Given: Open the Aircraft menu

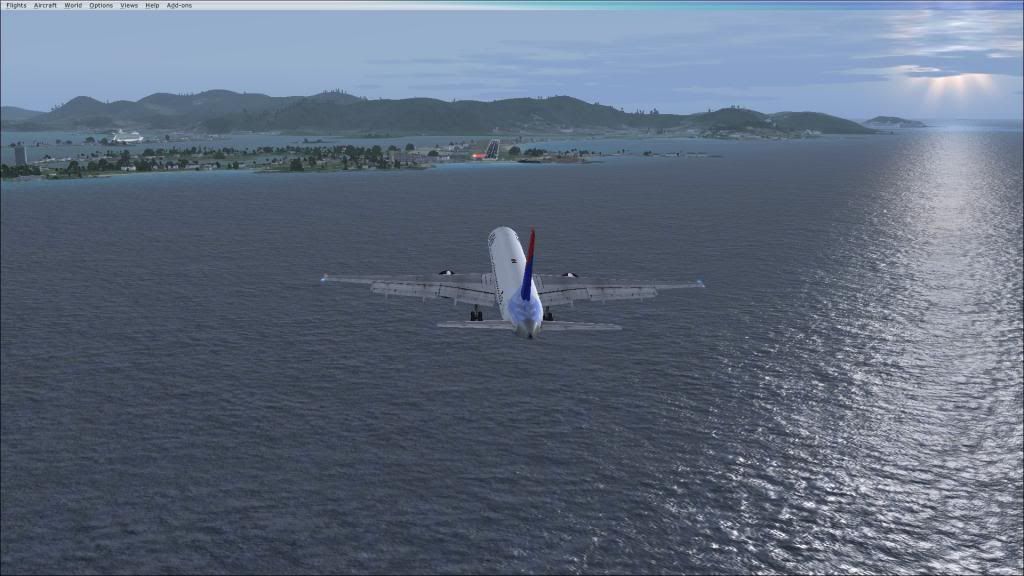Looking at the screenshot, I should [45, 5].
